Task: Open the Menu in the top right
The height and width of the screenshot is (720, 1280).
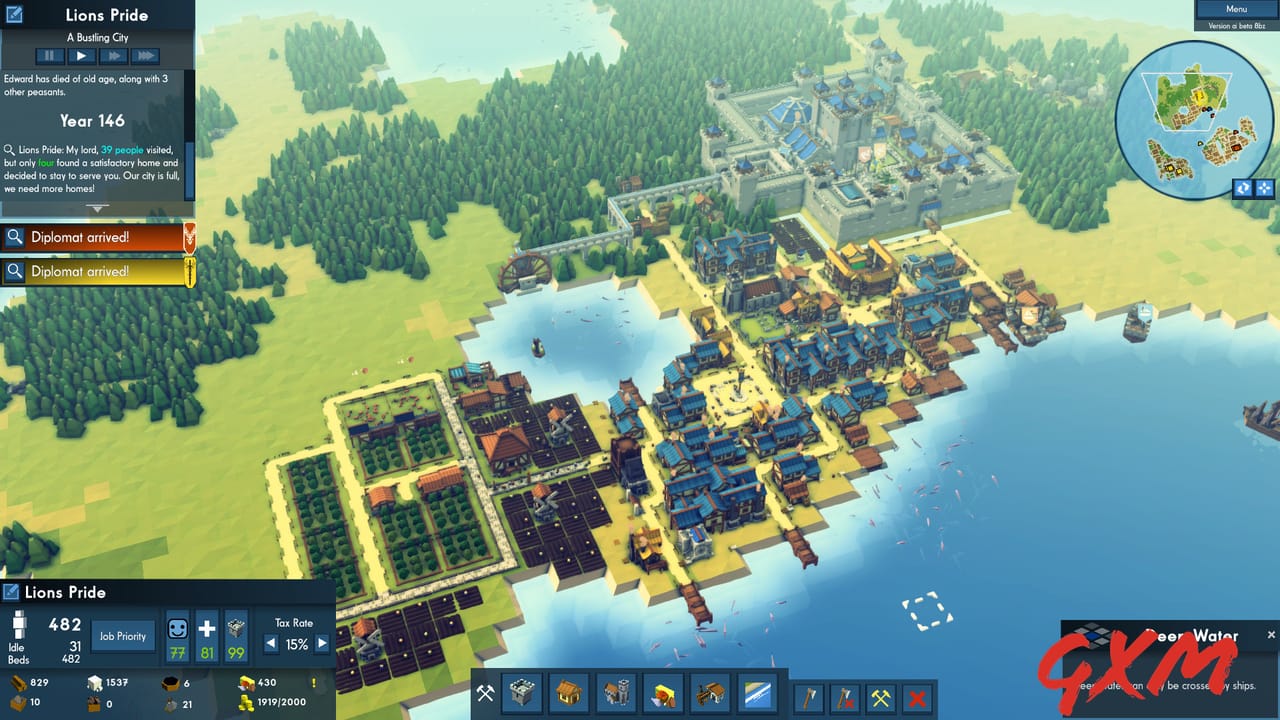Action: pyautogui.click(x=1236, y=8)
